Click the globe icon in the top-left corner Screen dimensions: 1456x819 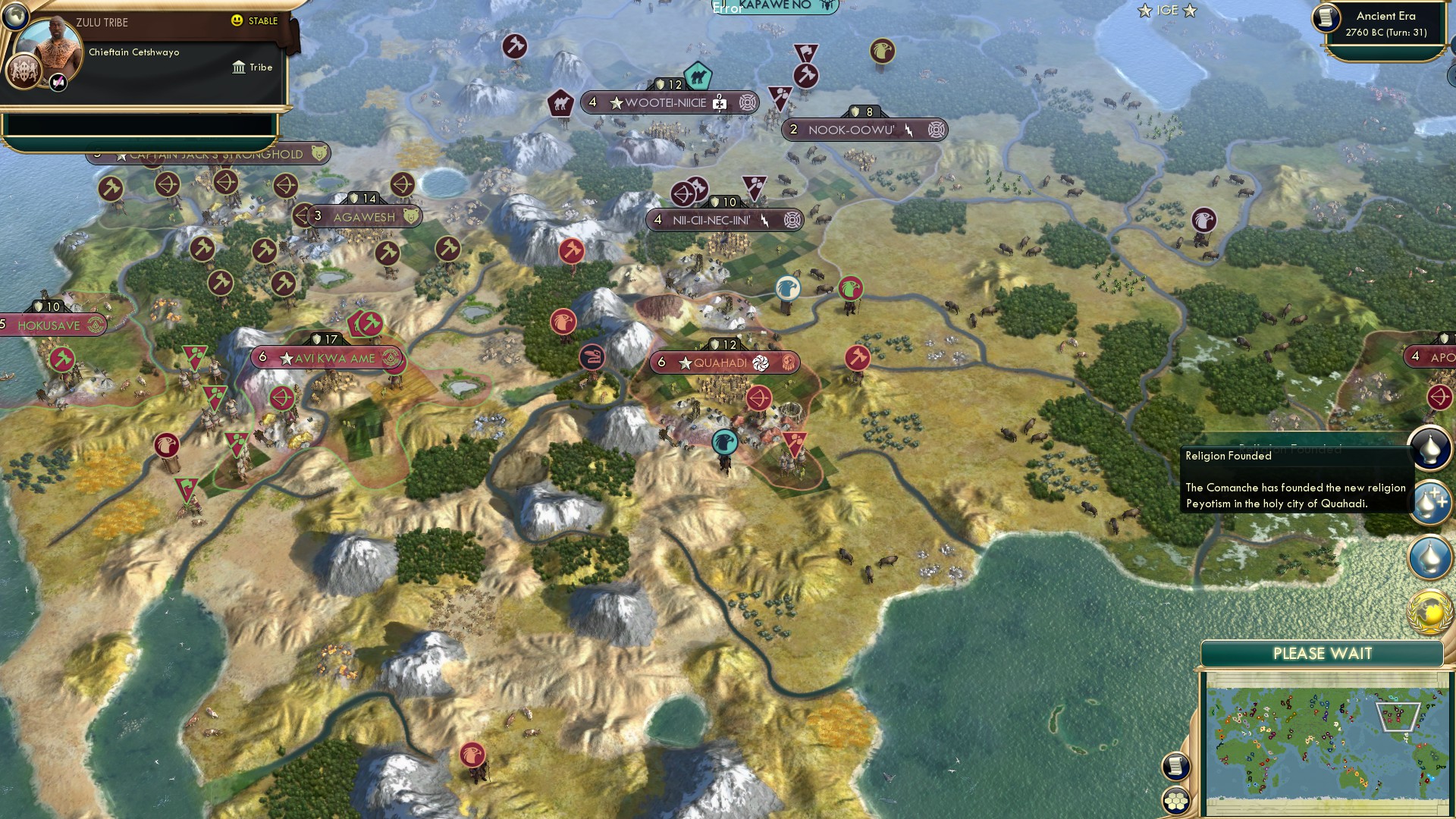coord(16,18)
